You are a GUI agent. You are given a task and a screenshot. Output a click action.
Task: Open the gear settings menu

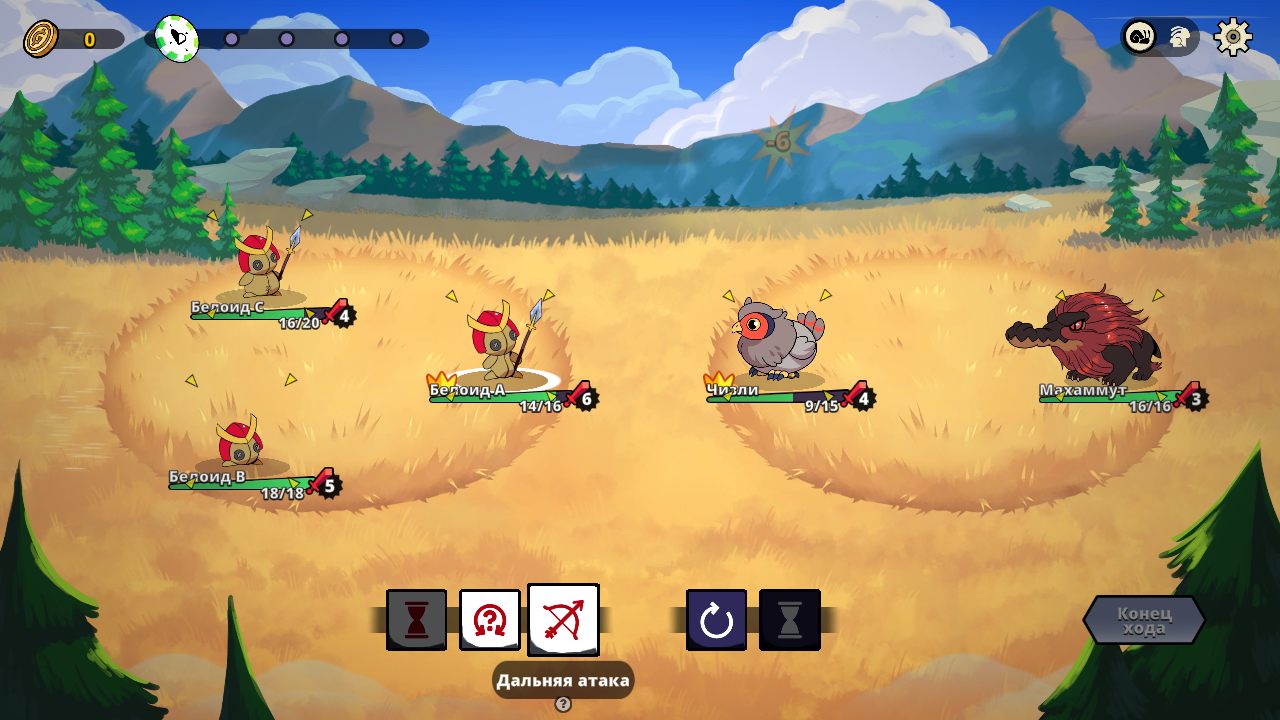[1233, 37]
